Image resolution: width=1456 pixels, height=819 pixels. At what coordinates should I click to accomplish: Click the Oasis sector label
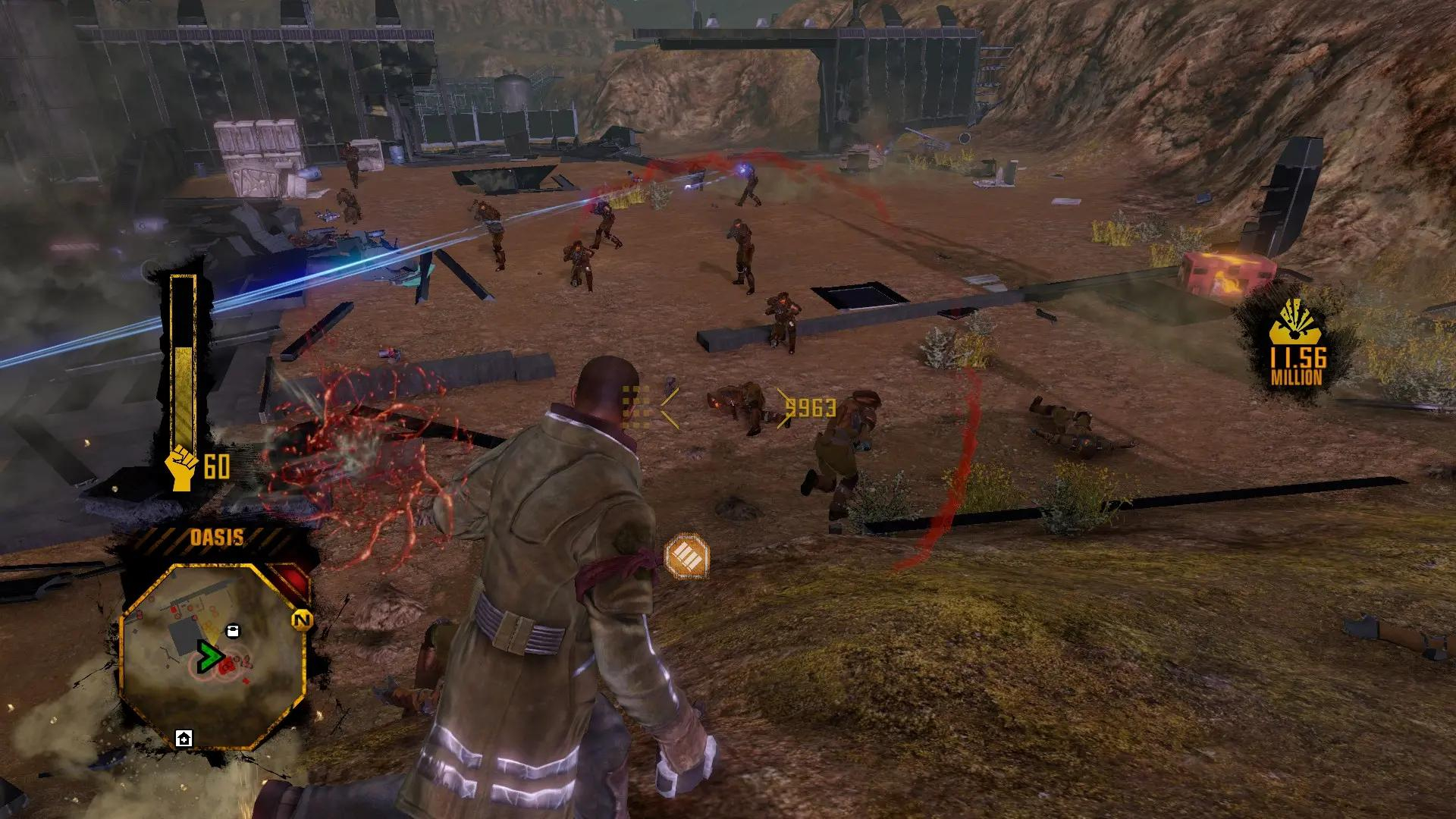[216, 538]
